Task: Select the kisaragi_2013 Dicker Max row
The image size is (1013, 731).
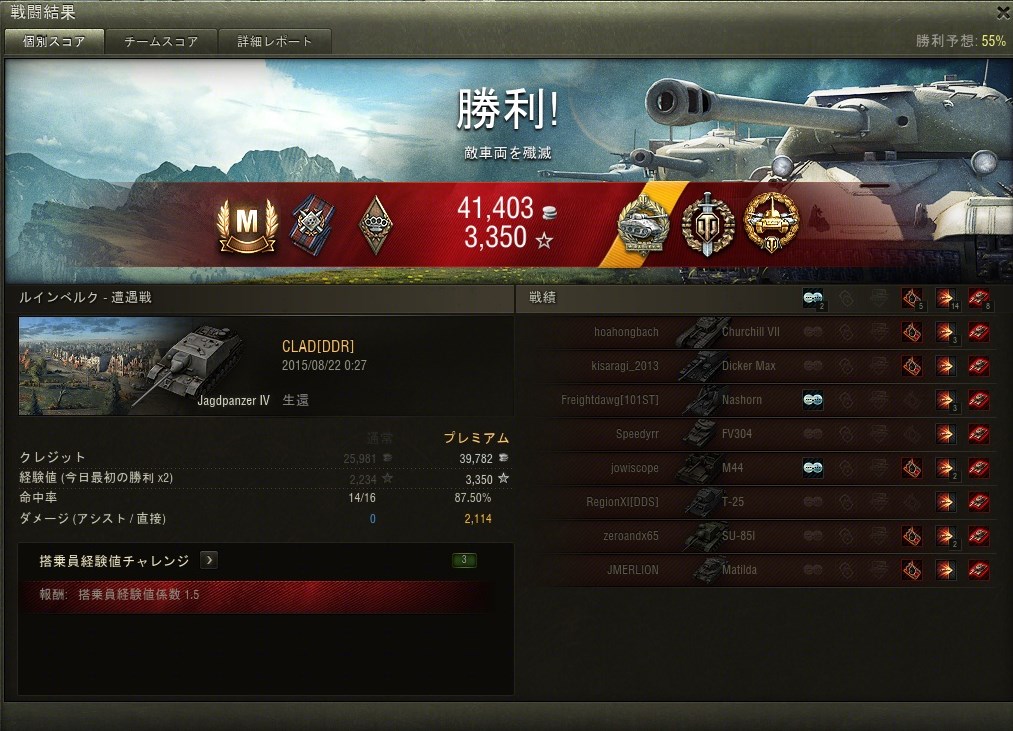Action: (760, 366)
